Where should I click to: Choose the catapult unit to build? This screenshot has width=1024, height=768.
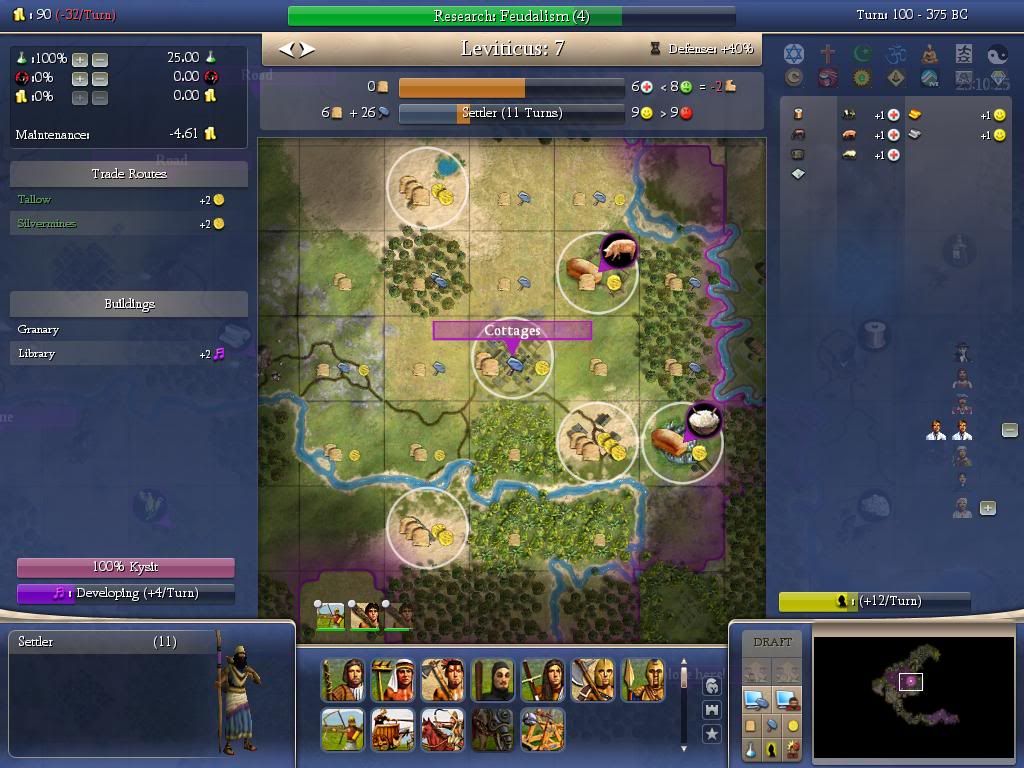[x=542, y=729]
